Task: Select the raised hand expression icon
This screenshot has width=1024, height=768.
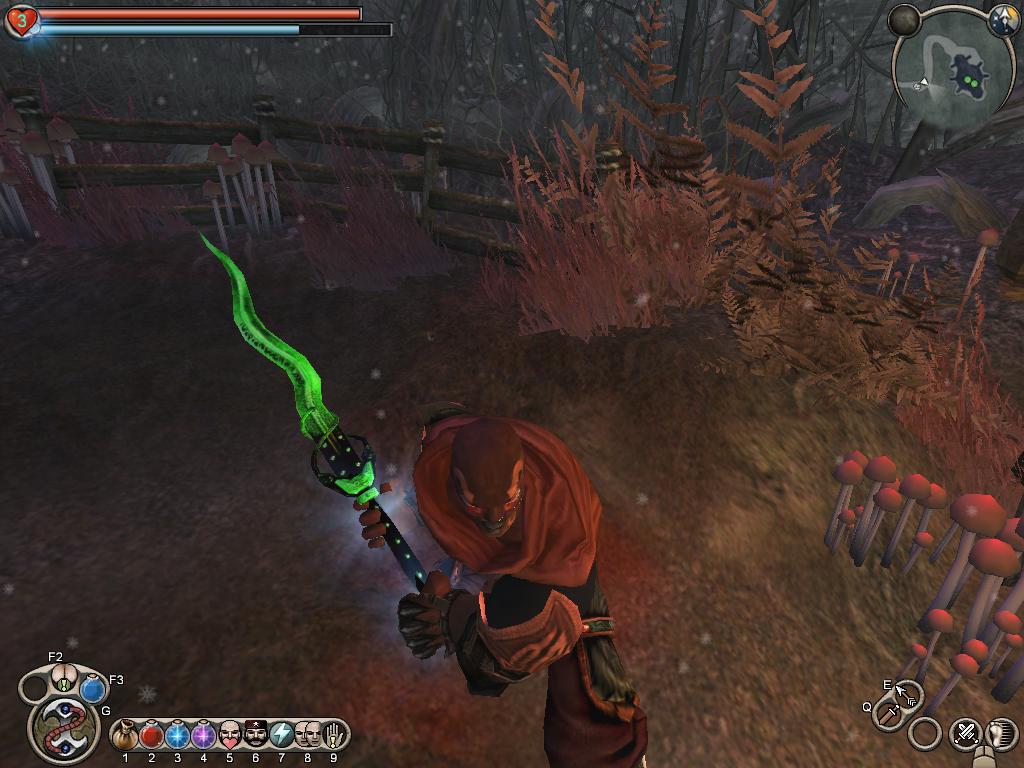Action: [334, 735]
